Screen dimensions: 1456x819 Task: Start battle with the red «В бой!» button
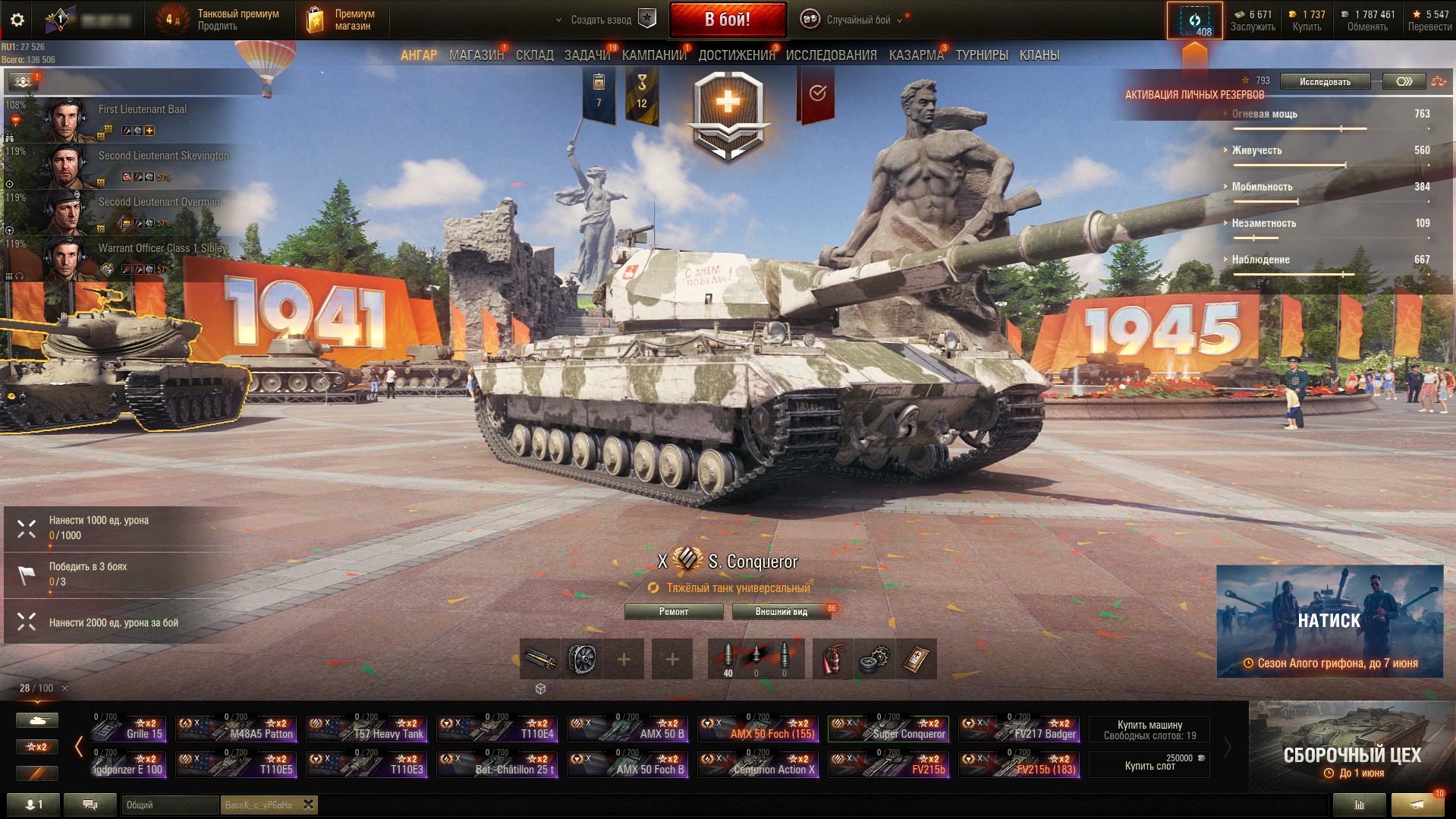click(x=727, y=20)
